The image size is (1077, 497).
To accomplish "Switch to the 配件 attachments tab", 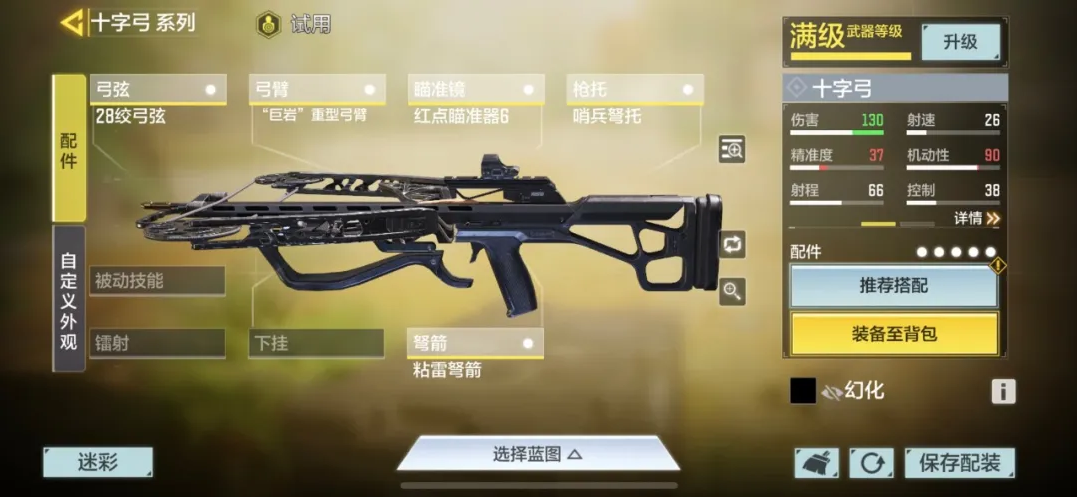I will pyautogui.click(x=68, y=148).
